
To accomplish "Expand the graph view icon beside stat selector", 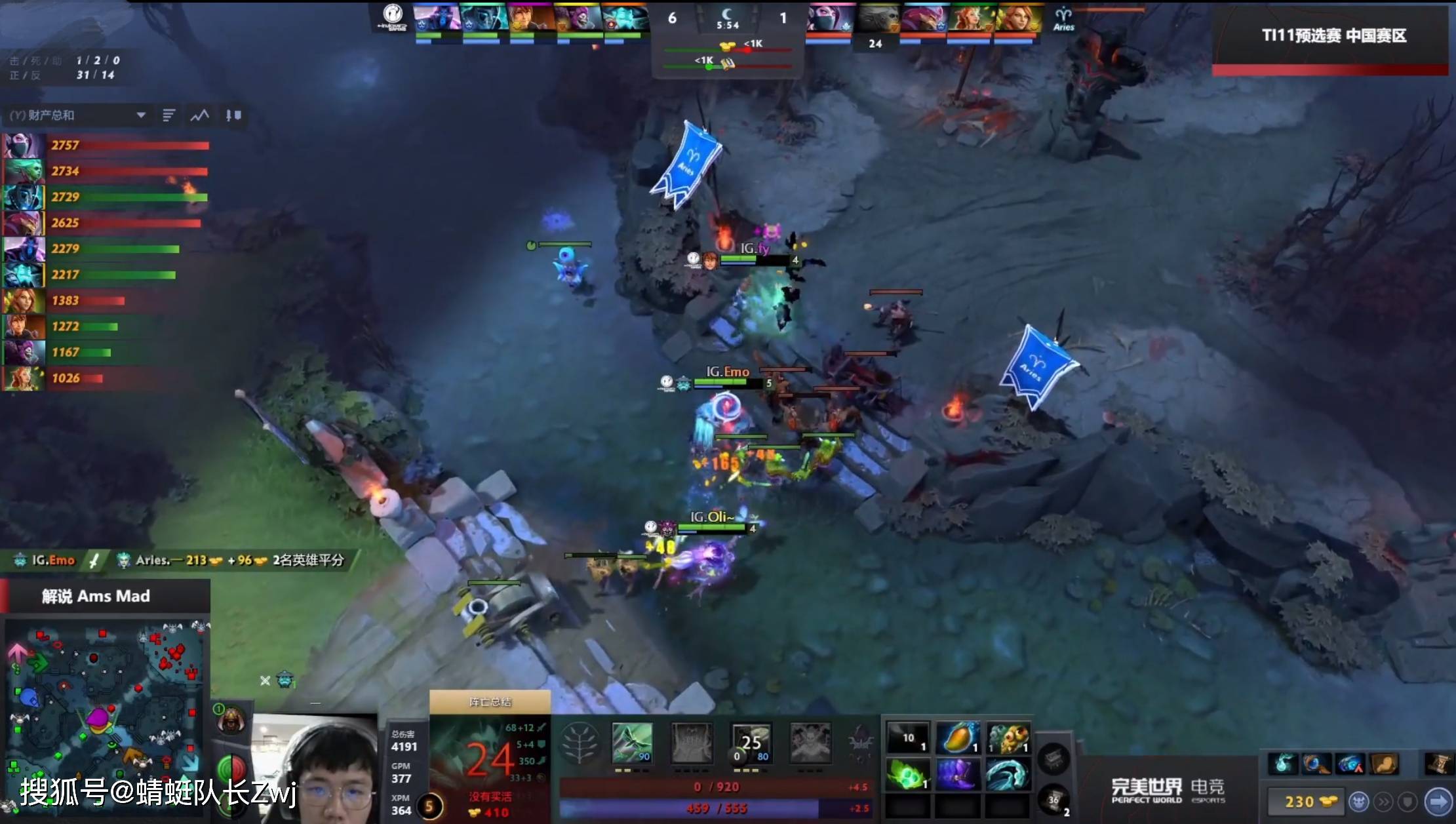I will tap(199, 115).
